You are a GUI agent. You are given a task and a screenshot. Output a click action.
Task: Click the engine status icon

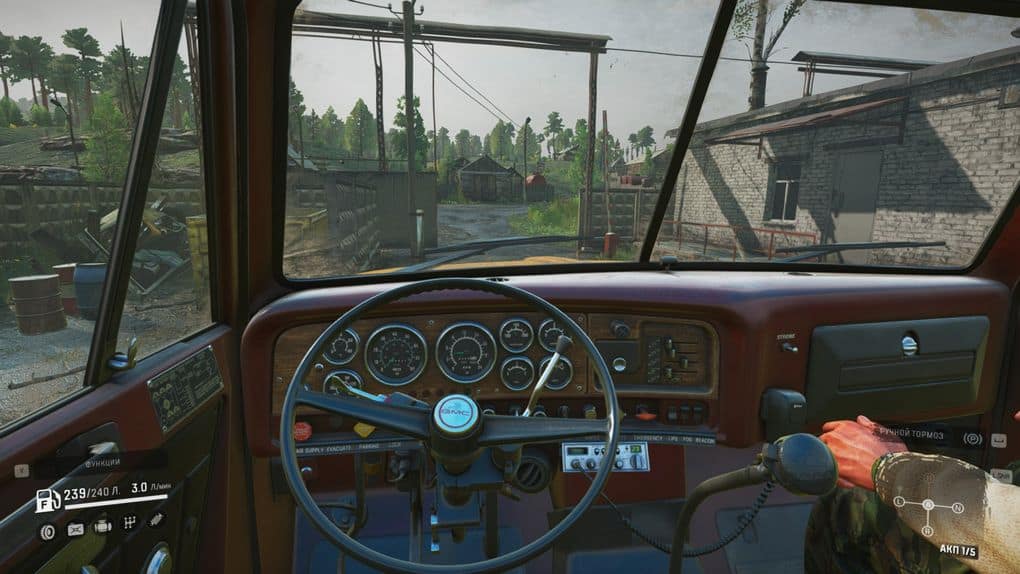[x=102, y=526]
